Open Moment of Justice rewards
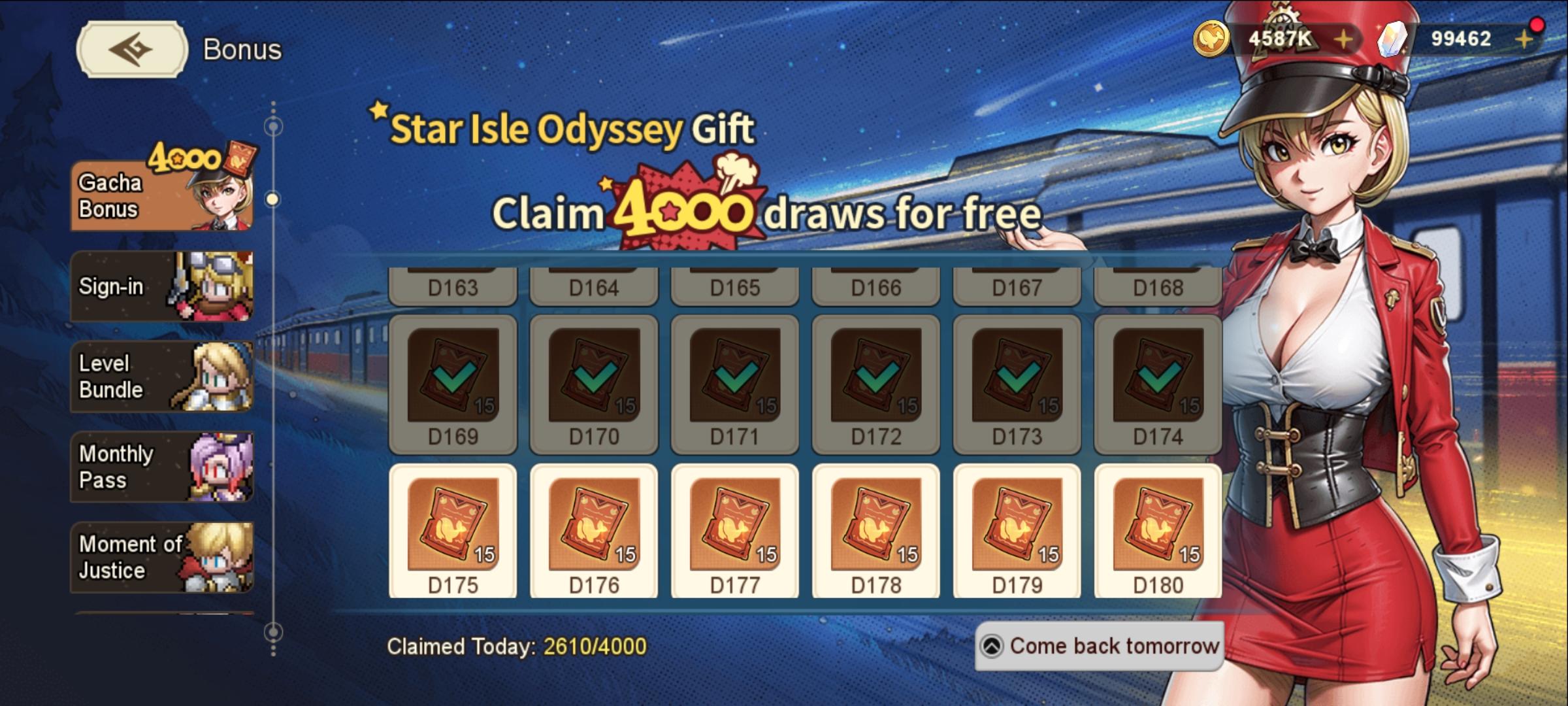Image resolution: width=1568 pixels, height=706 pixels. pyautogui.click(x=160, y=556)
